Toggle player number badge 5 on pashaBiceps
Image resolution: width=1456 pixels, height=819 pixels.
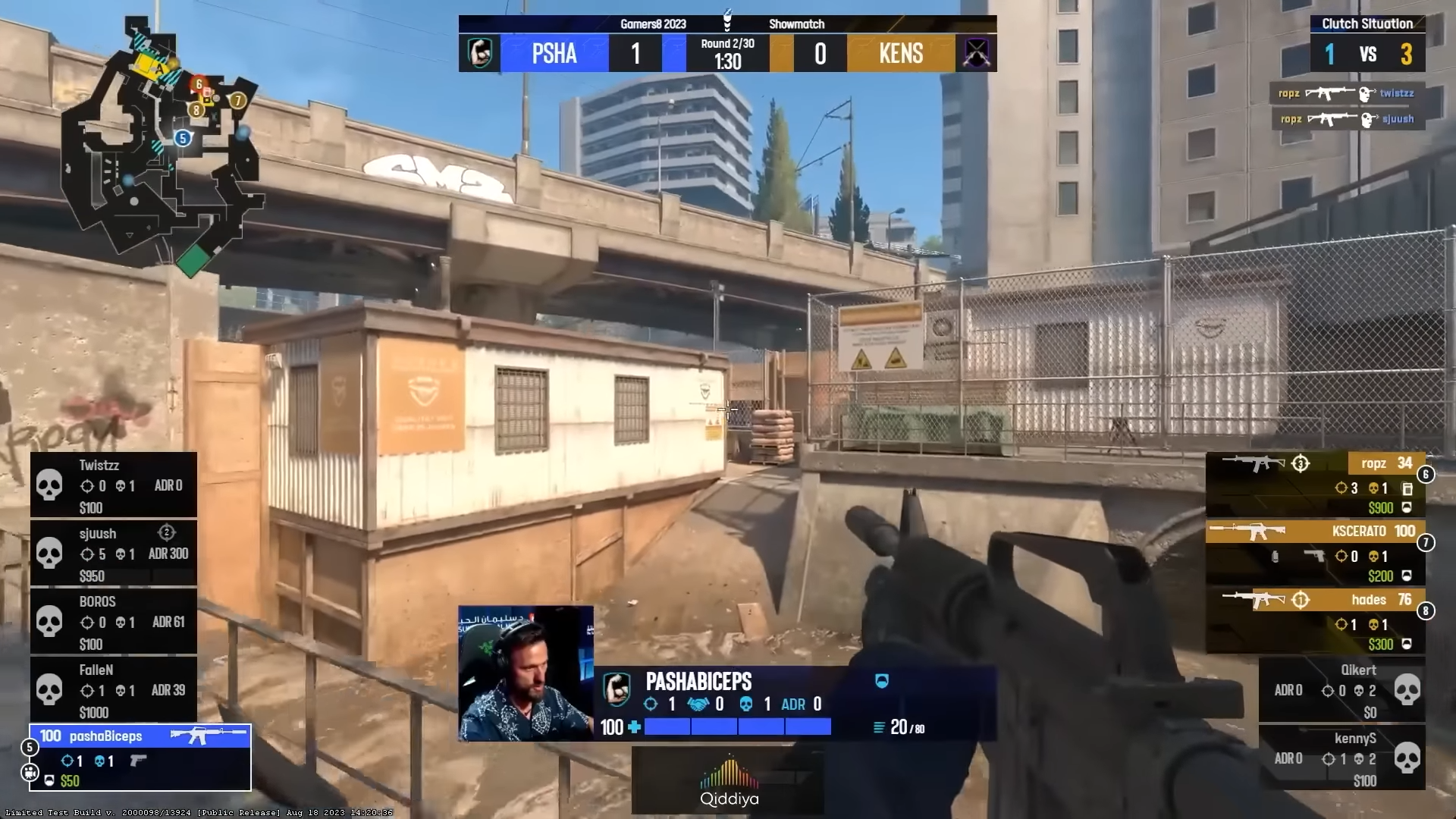(x=29, y=748)
